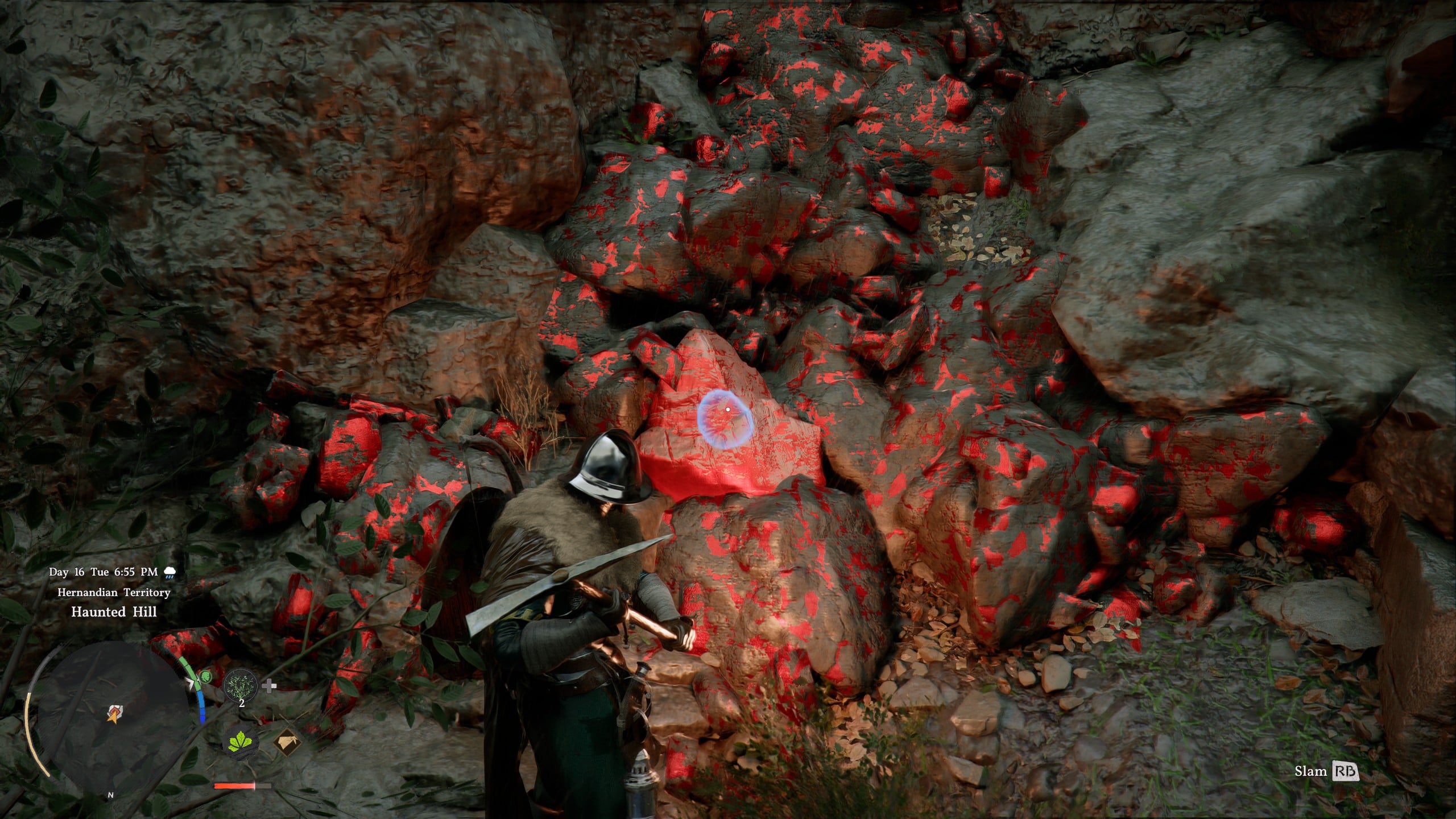Open the Haunted Hill location label

[x=114, y=612]
